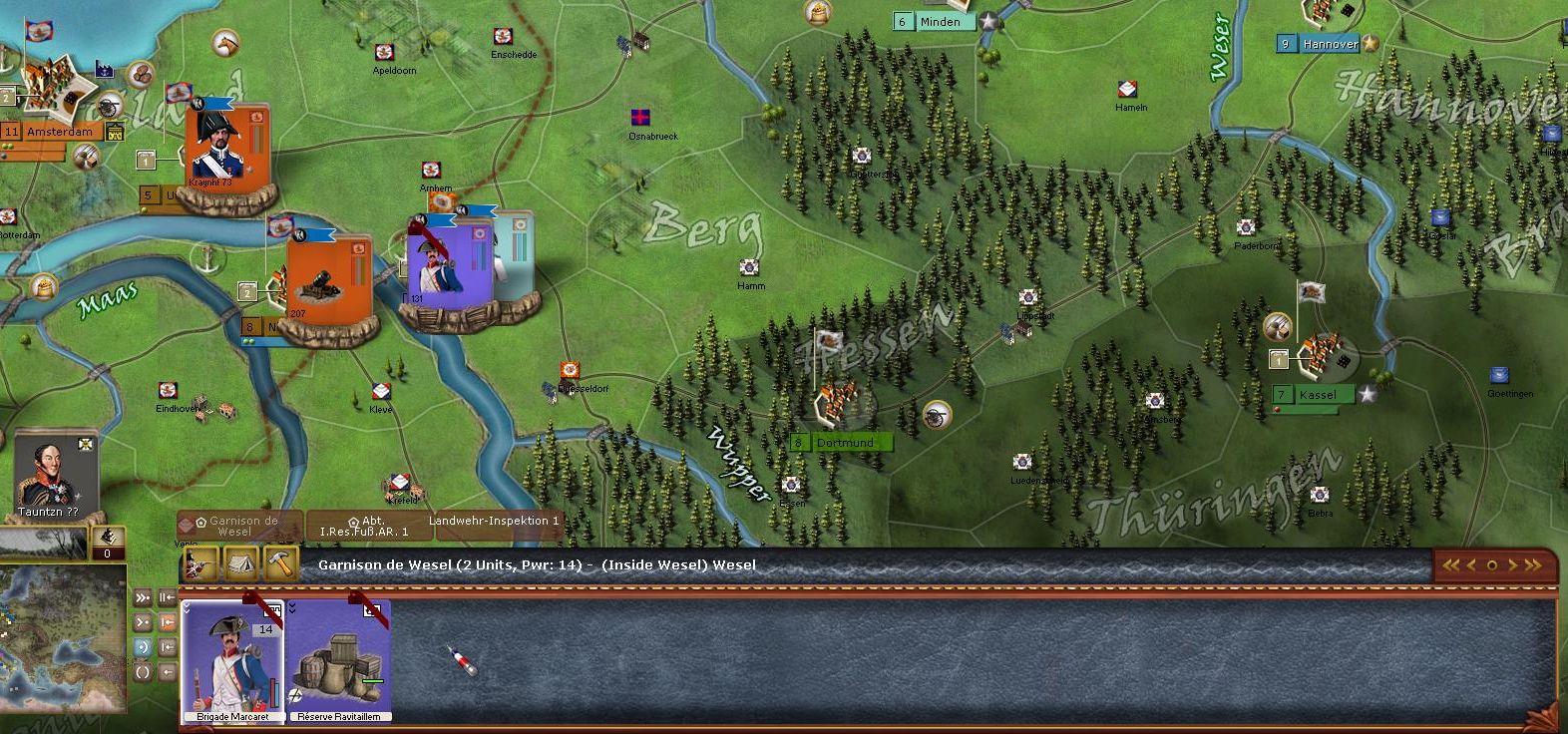This screenshot has height=734, width=1568.
Task: Toggle the blue circle filter button
Action: (x=143, y=647)
